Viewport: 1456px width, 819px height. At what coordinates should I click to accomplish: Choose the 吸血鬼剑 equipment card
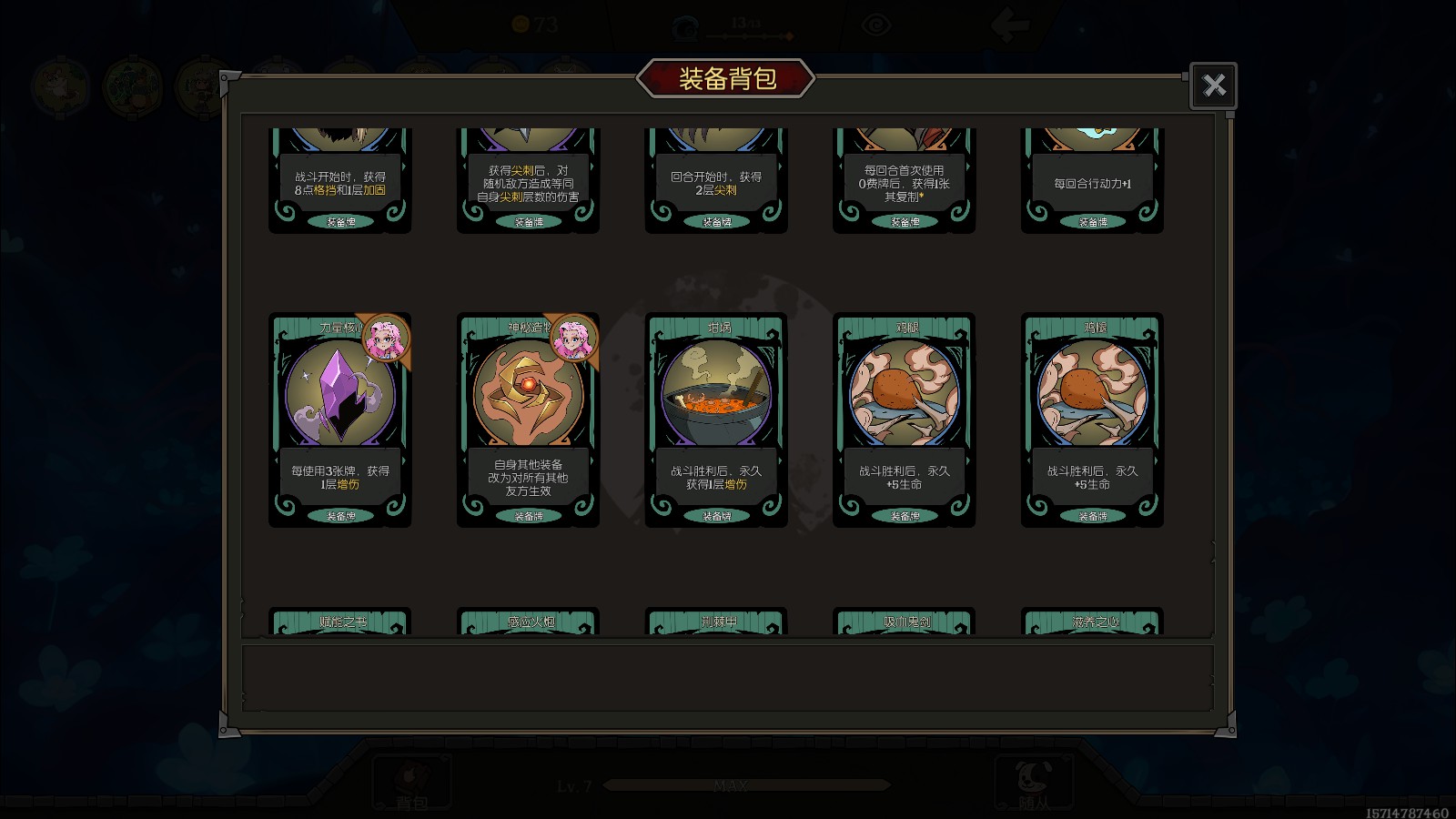tap(904, 622)
